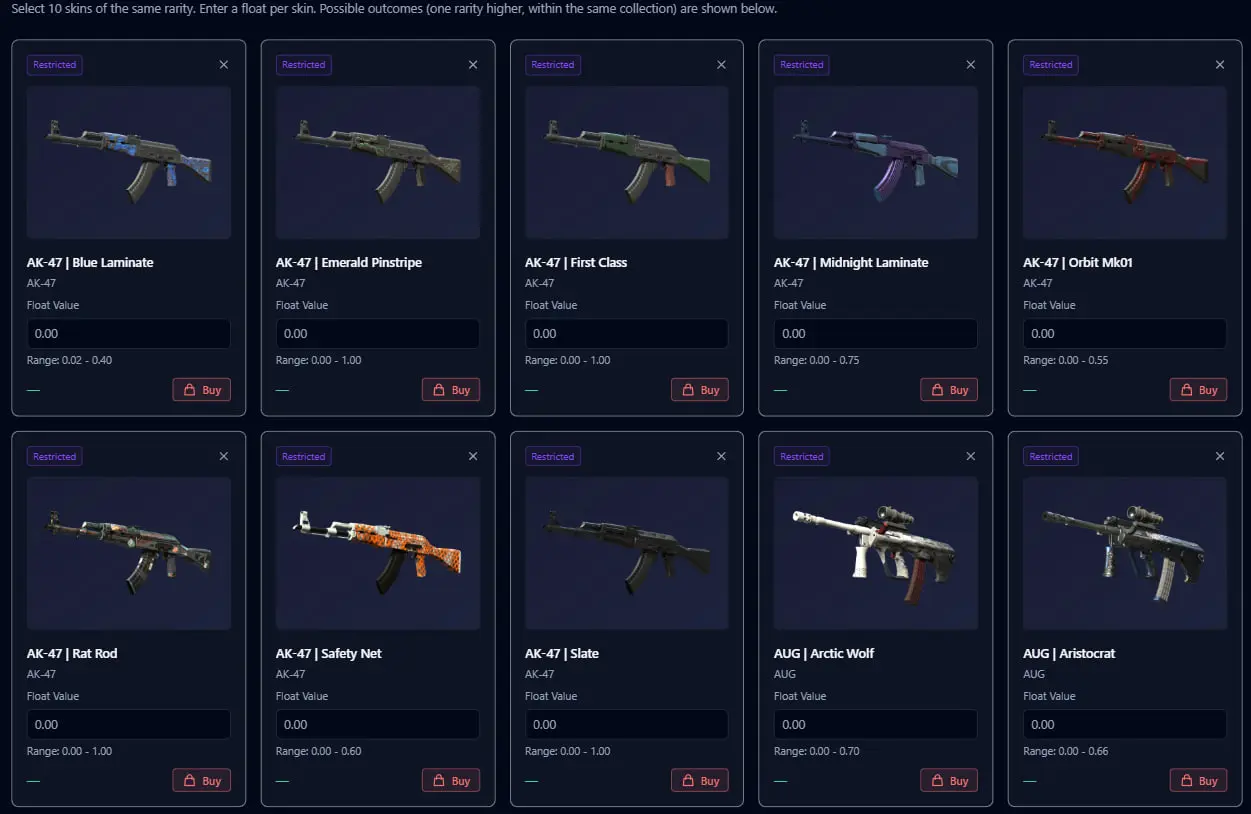The image size is (1251, 814).
Task: Type in the AK-47 Orbit Mk01 float box
Action: 1124,334
